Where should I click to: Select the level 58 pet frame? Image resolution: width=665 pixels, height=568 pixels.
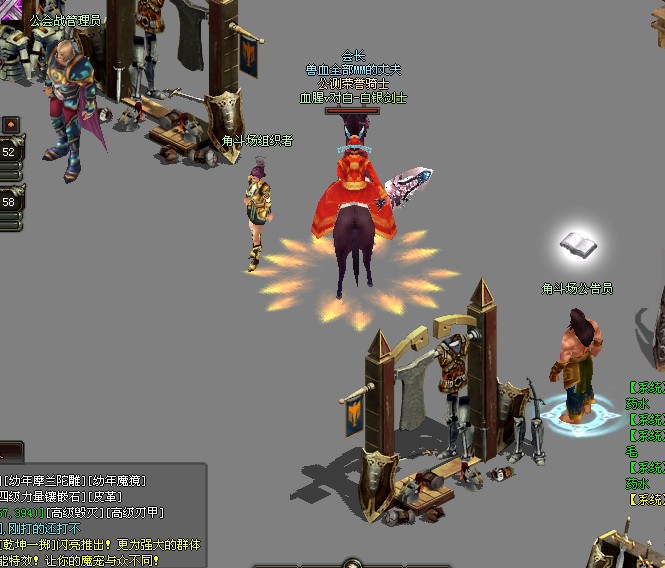(9, 201)
